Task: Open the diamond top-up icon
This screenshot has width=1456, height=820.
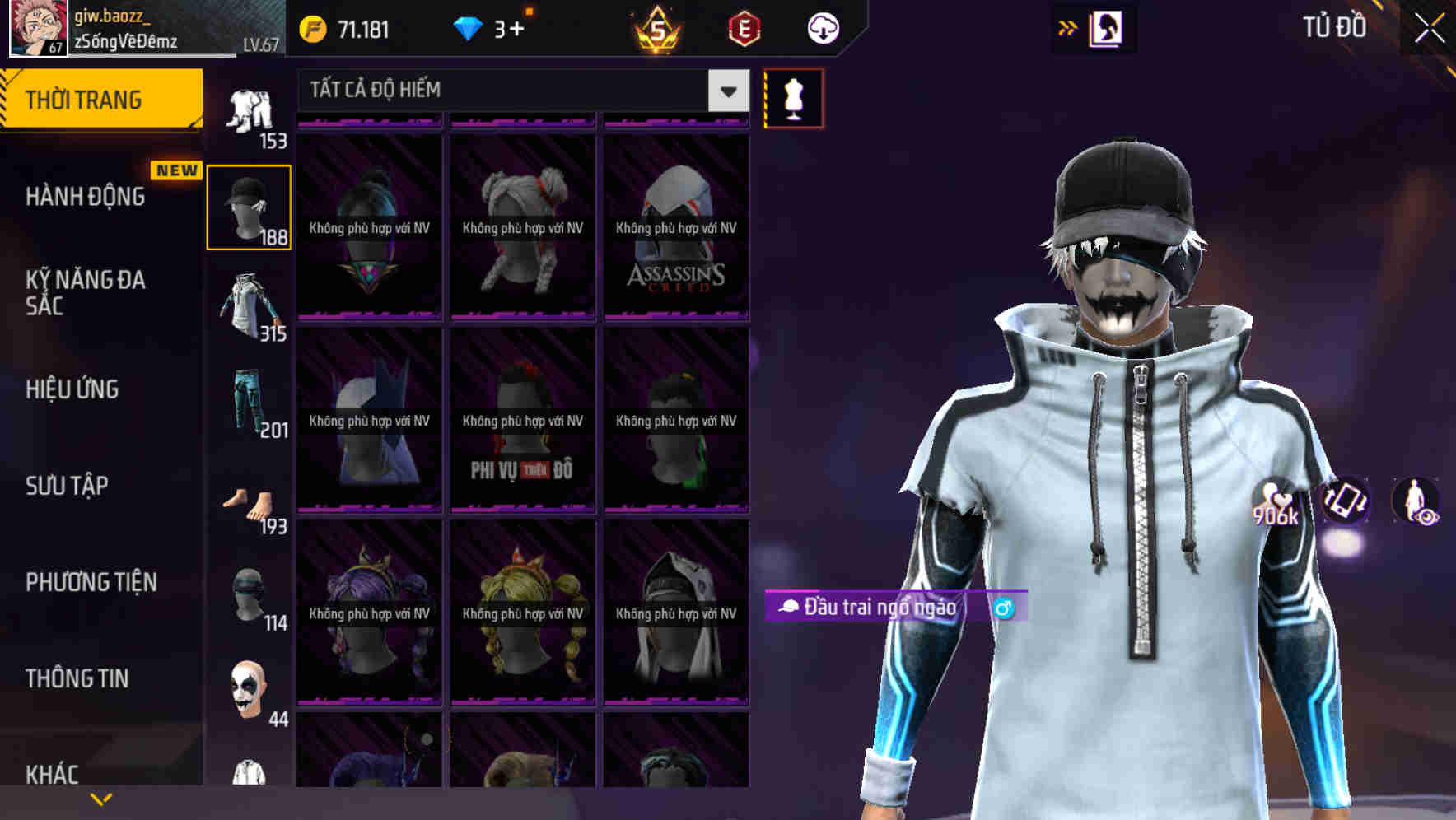Action: [x=469, y=27]
